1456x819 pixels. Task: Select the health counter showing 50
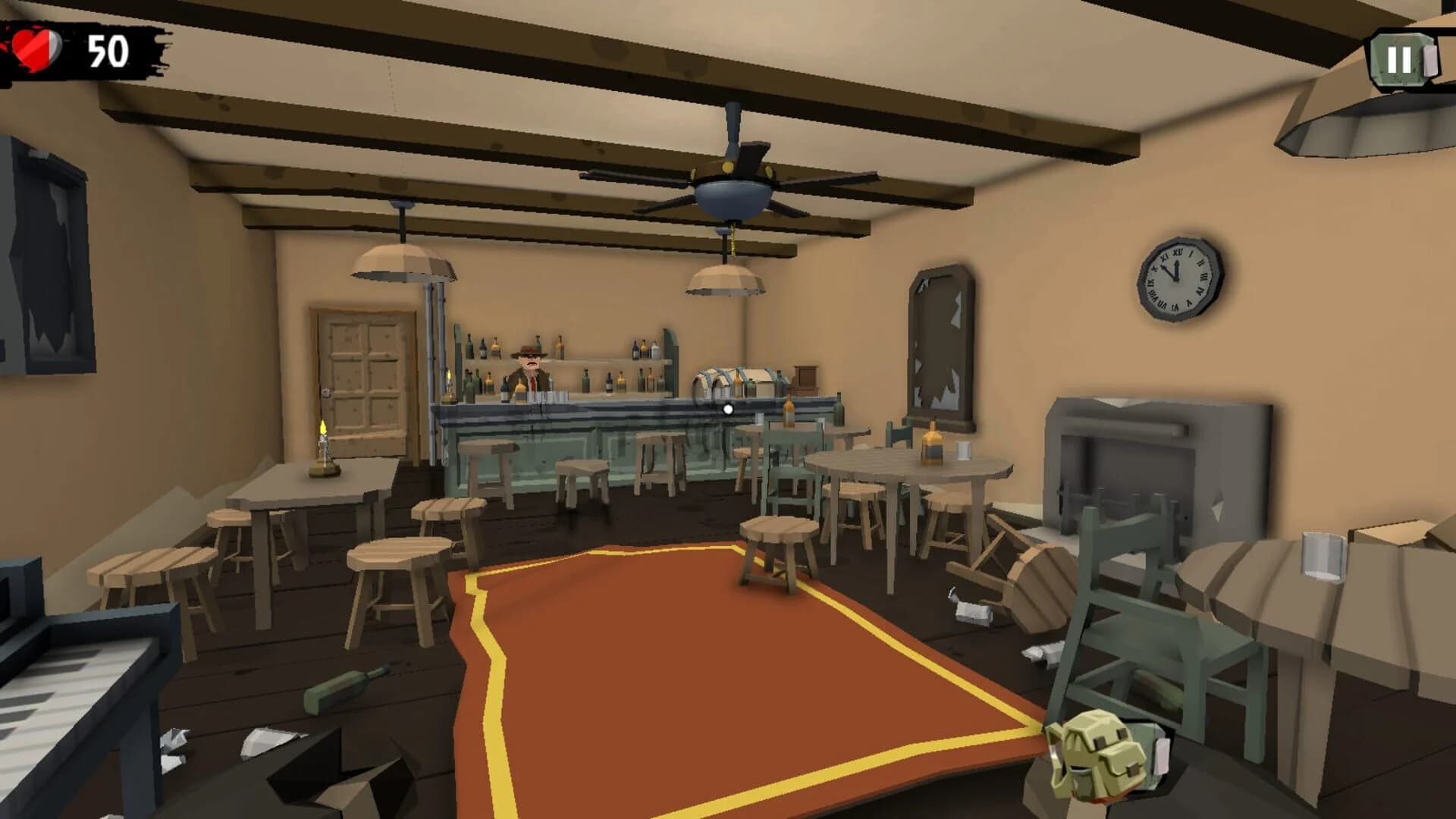coord(106,52)
